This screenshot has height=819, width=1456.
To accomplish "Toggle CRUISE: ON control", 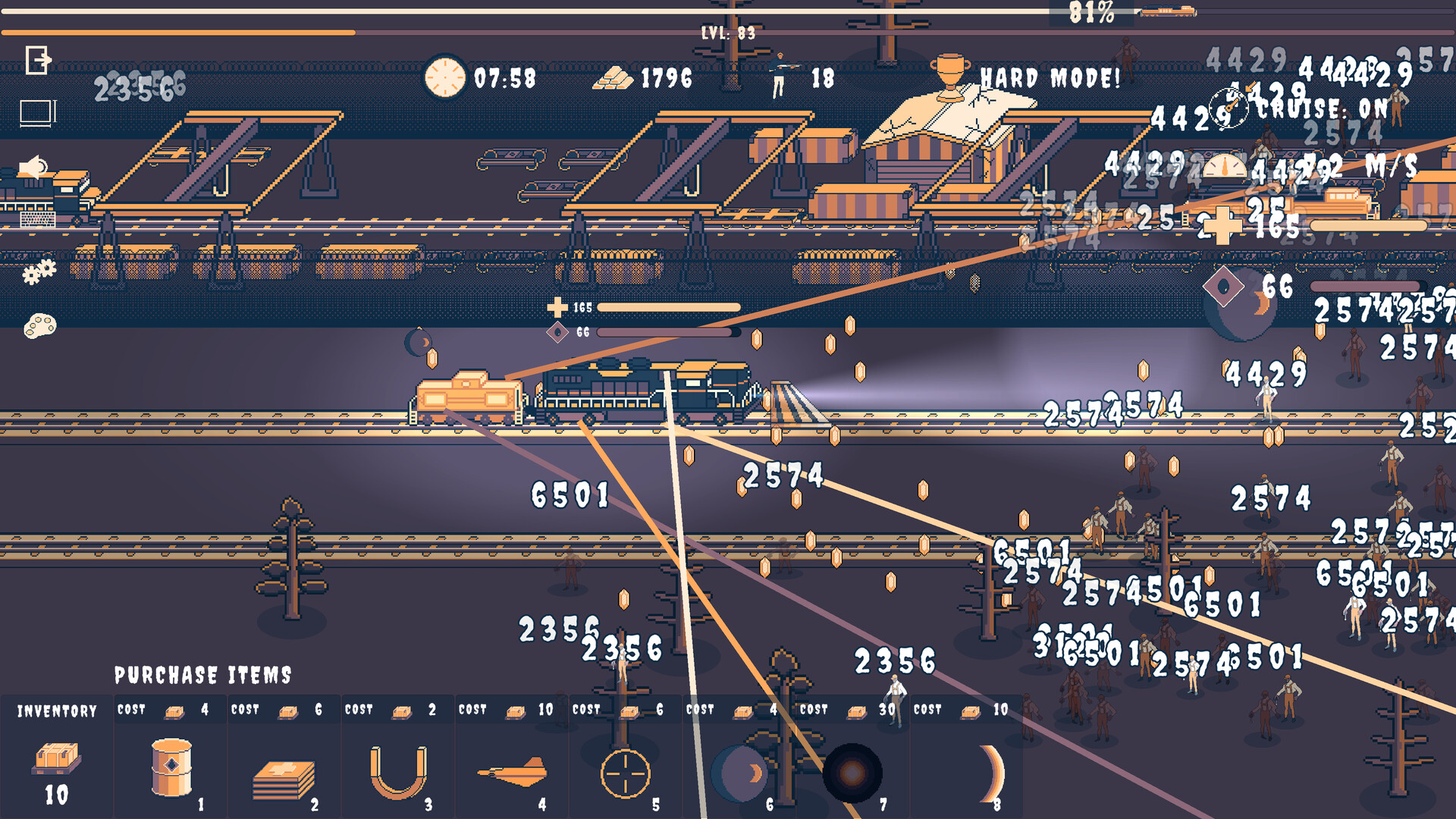I will pyautogui.click(x=1319, y=108).
